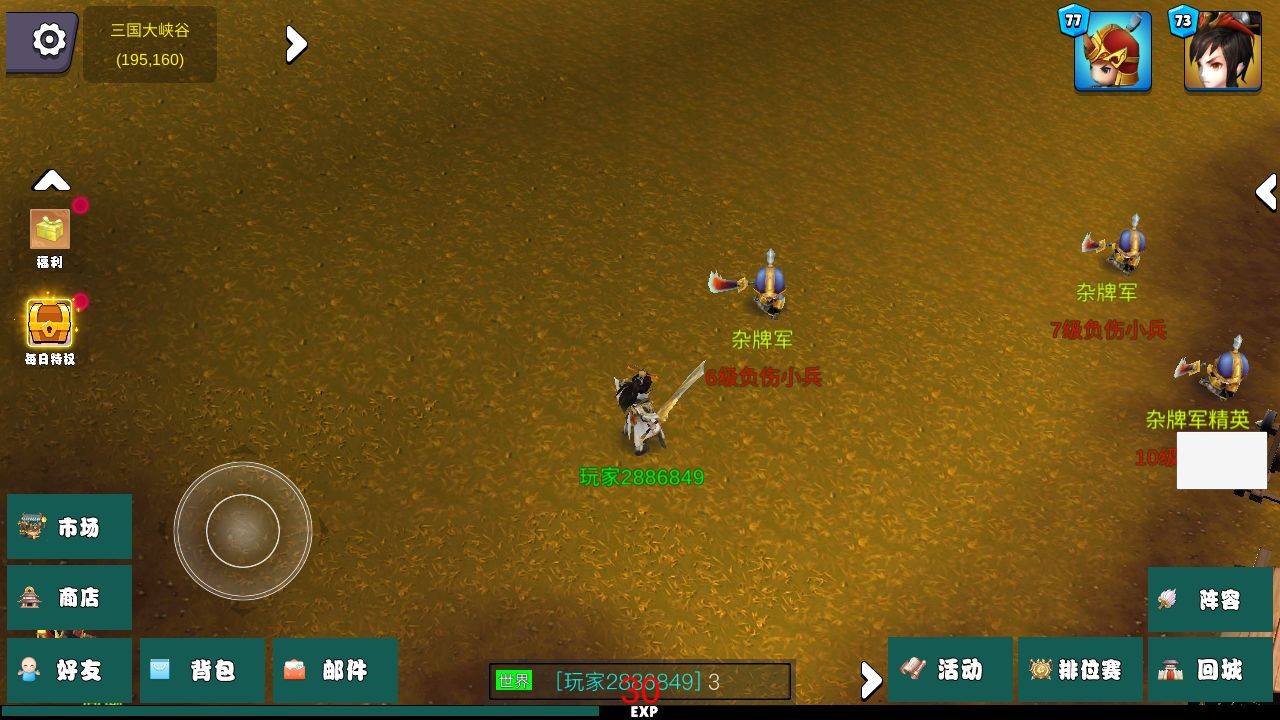Open the 商店 shop
The image size is (1280, 720).
[69, 598]
